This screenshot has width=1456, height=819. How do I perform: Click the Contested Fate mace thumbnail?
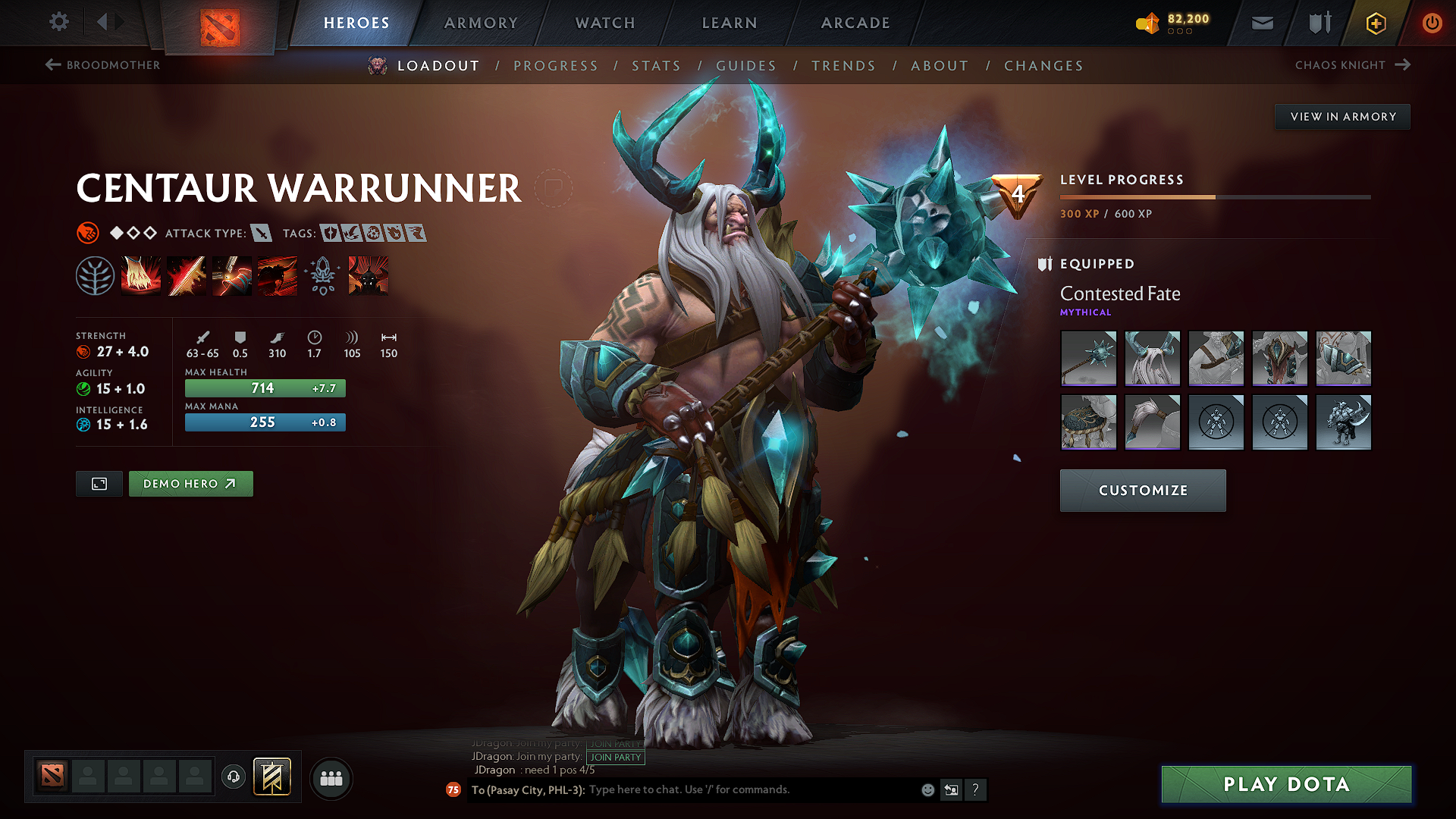click(1088, 358)
